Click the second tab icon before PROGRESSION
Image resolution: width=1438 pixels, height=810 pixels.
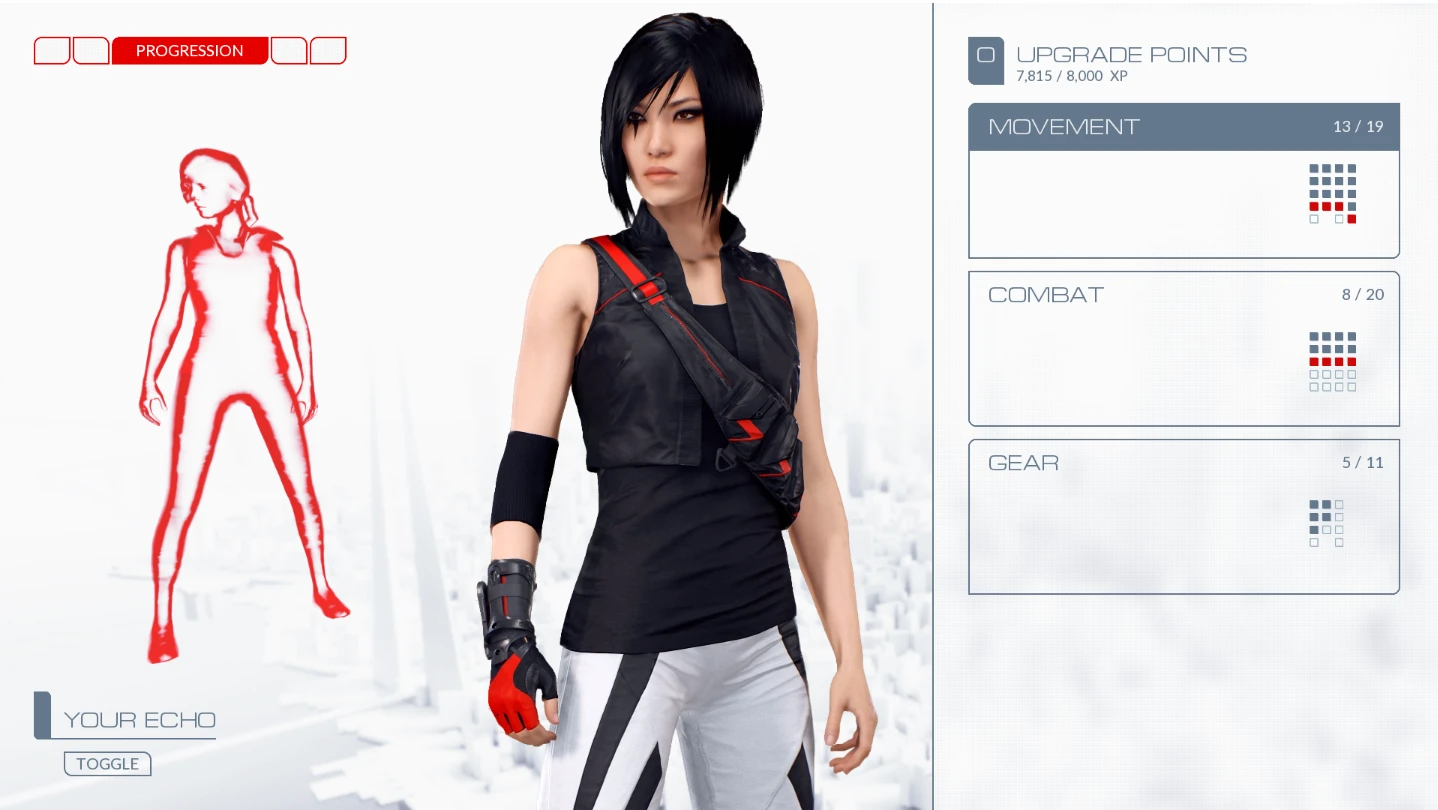(91, 50)
